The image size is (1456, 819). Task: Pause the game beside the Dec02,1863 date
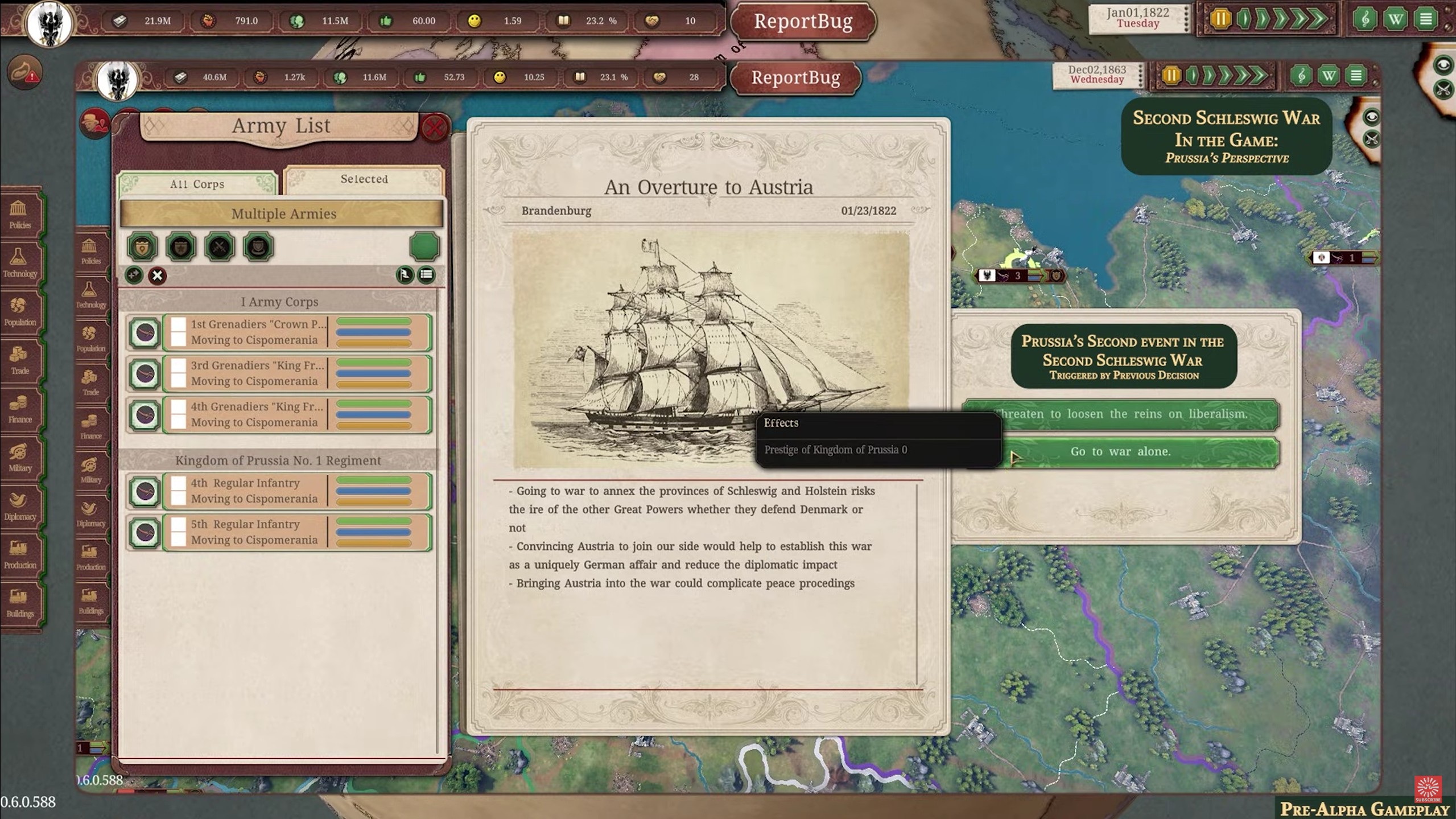(1171, 76)
